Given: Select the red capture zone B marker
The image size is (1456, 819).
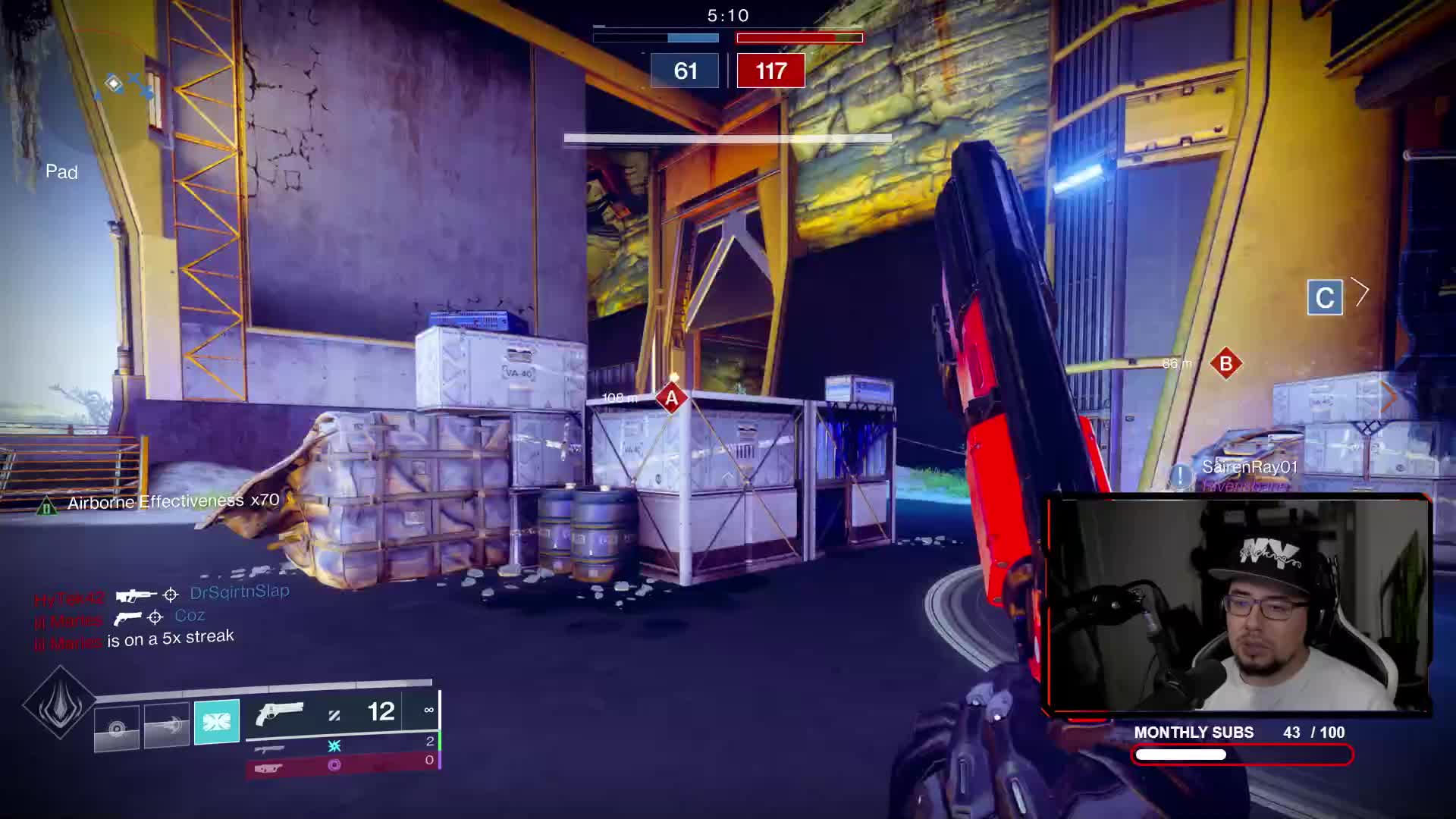Looking at the screenshot, I should click(x=1225, y=364).
